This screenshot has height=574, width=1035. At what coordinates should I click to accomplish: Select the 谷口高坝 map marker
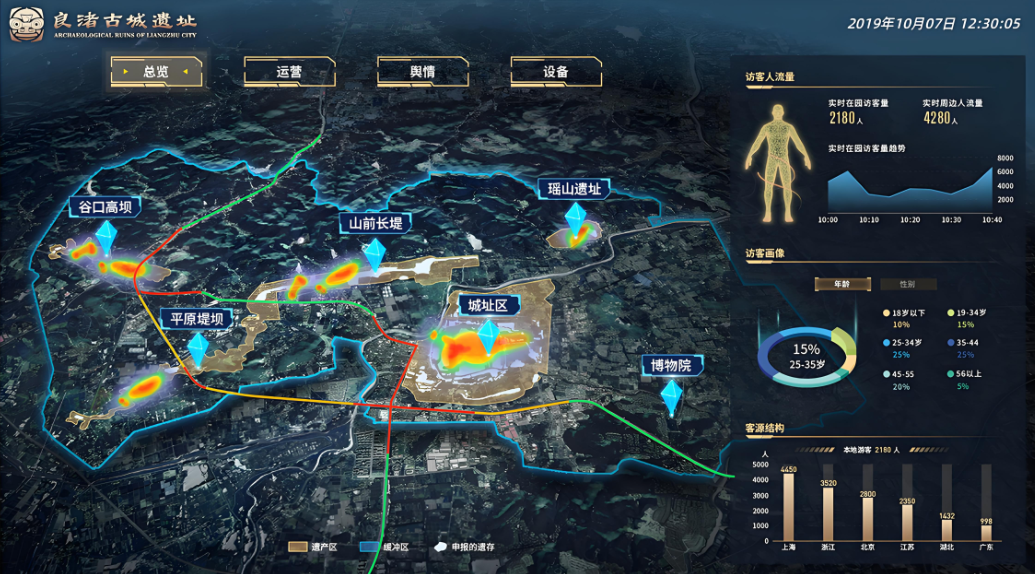[x=105, y=207]
